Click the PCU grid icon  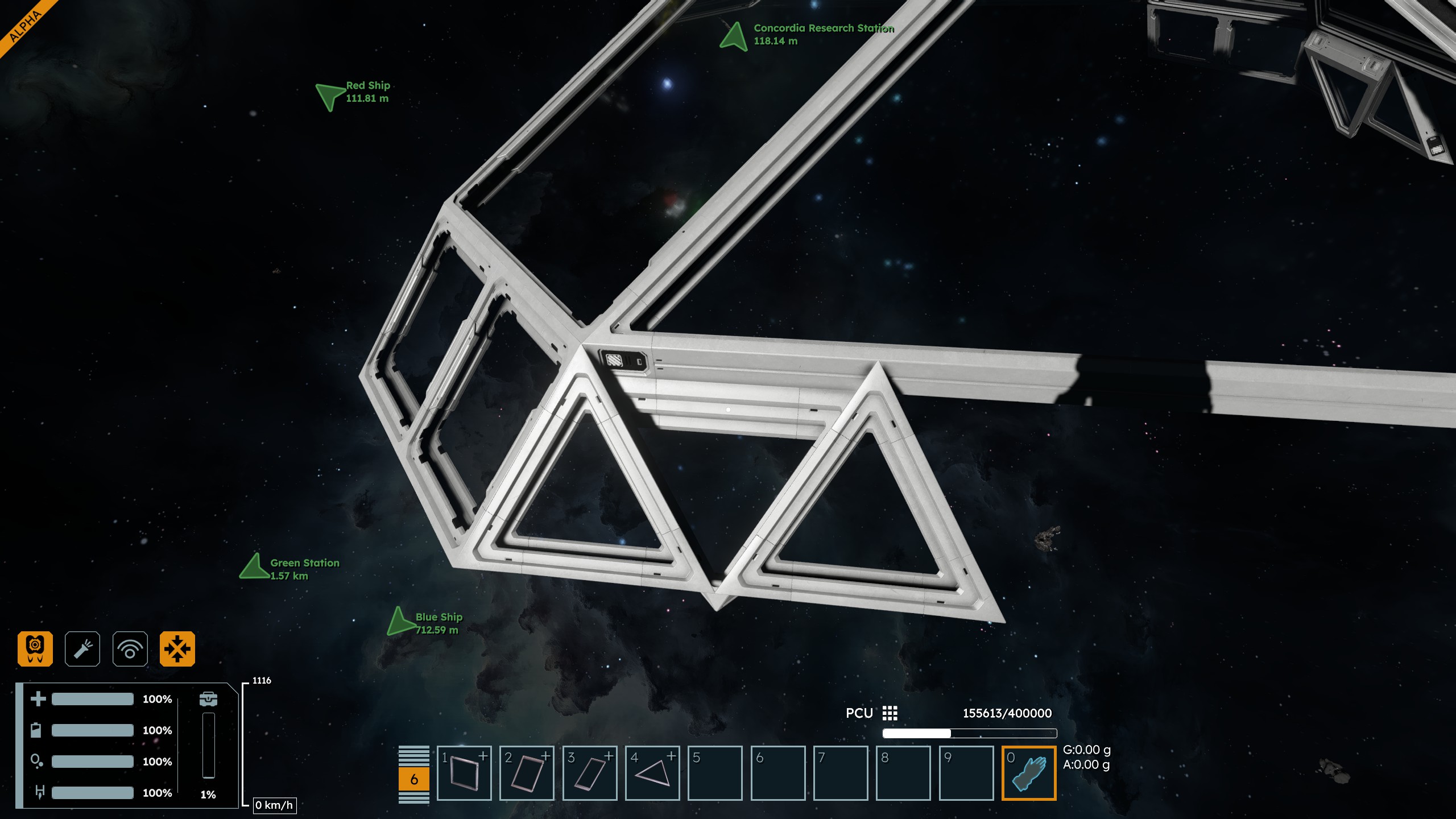[x=890, y=713]
